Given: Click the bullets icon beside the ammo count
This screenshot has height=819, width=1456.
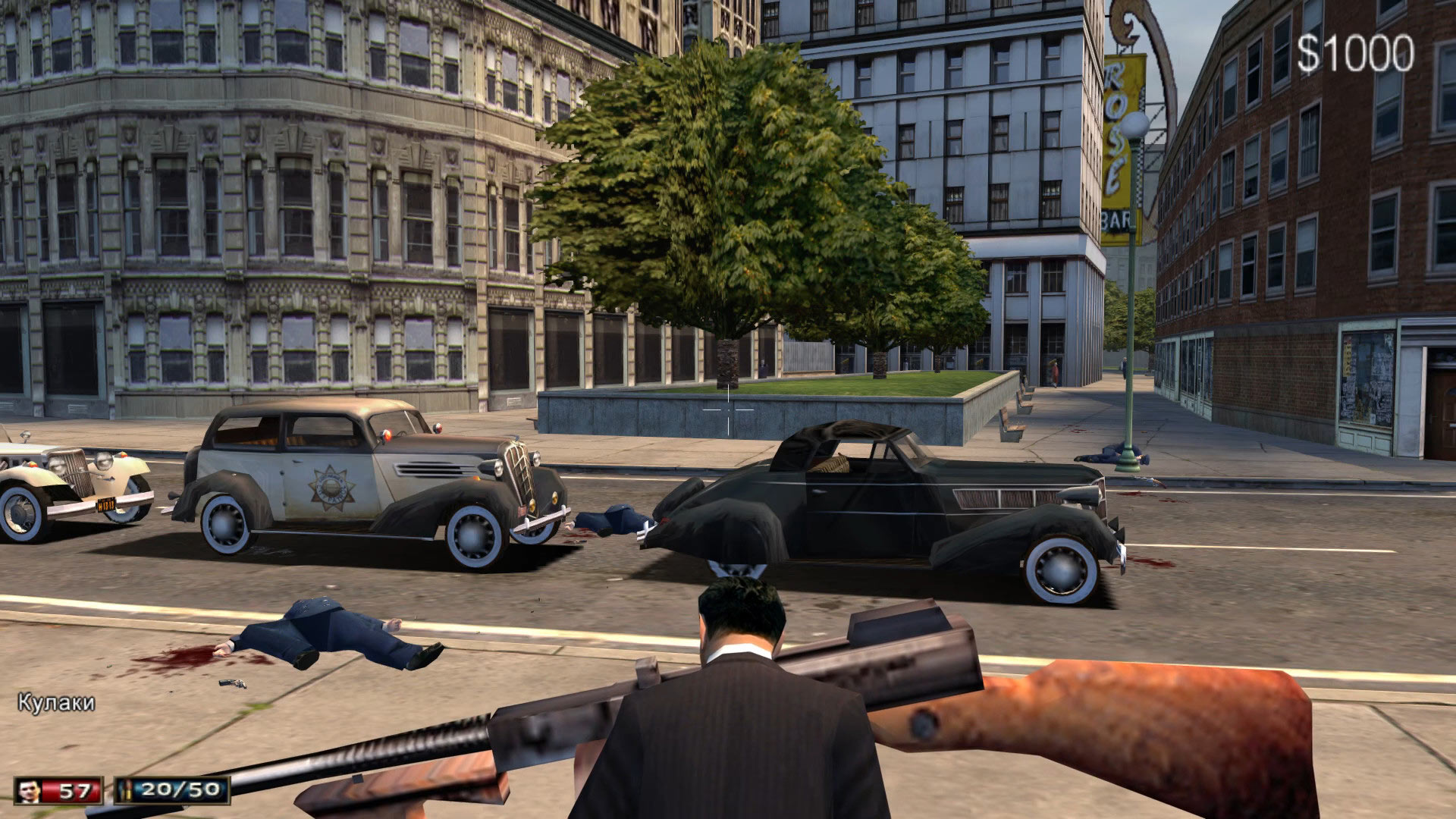Looking at the screenshot, I should [127, 791].
